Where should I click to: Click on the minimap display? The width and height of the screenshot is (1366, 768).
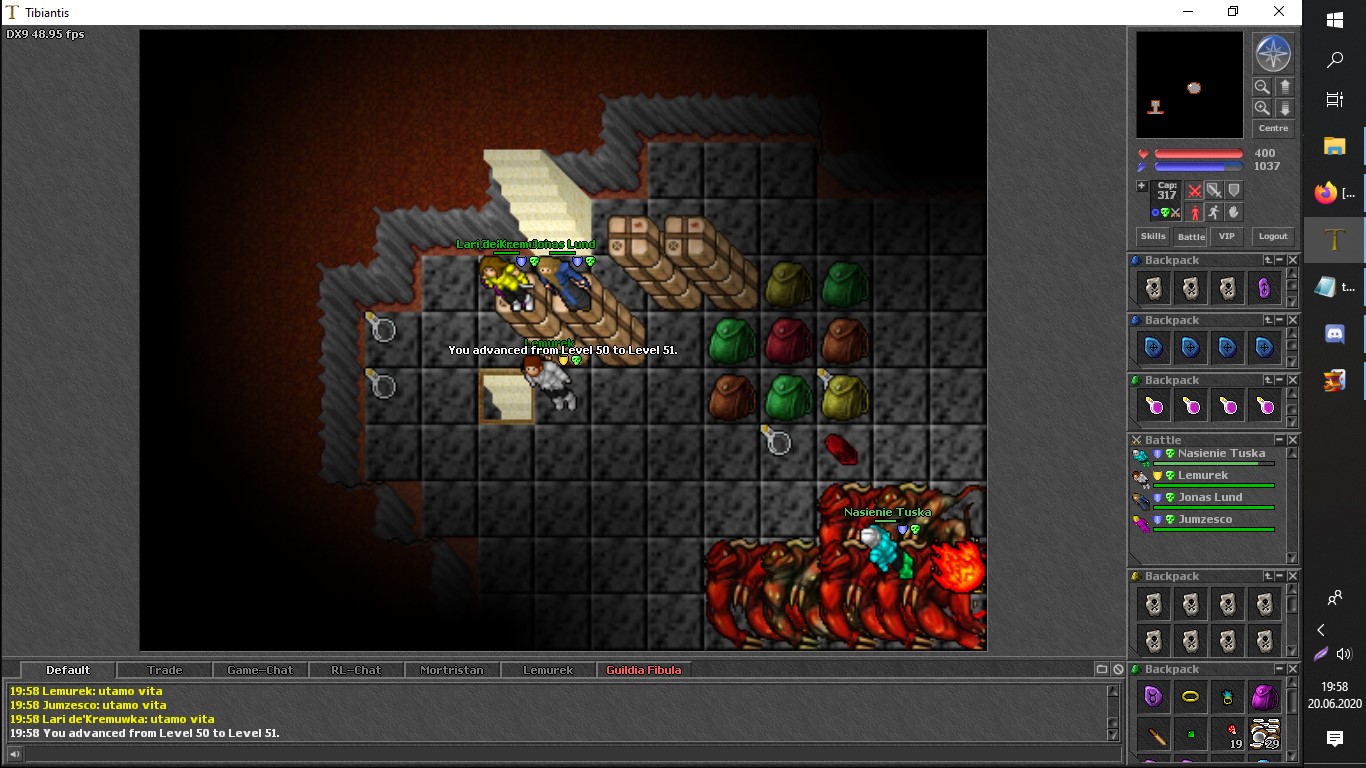pyautogui.click(x=1189, y=85)
